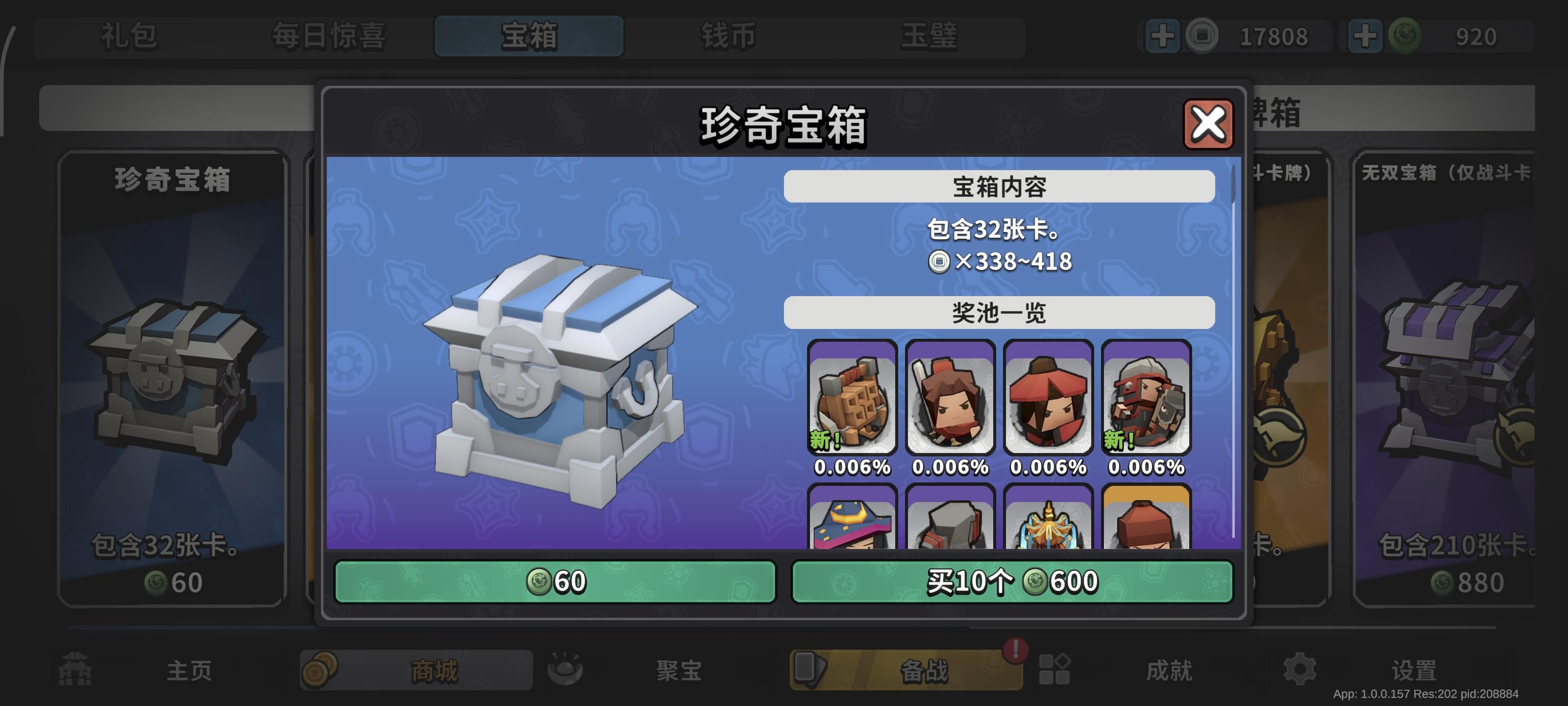Image resolution: width=1568 pixels, height=706 pixels.
Task: Tap the plus icon beside 17808 currency
Action: click(x=1163, y=37)
